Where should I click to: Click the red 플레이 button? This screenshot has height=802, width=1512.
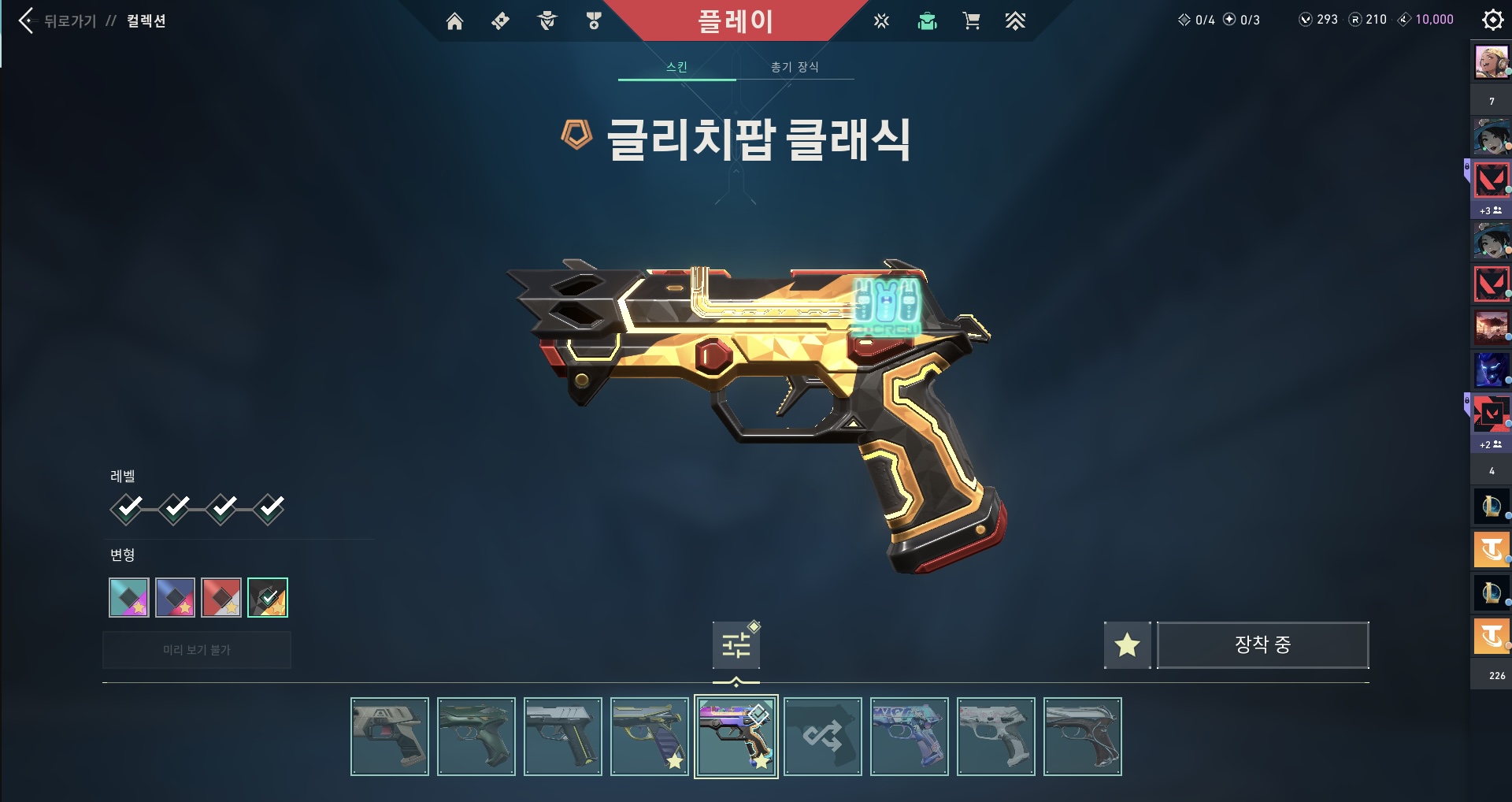click(x=735, y=21)
